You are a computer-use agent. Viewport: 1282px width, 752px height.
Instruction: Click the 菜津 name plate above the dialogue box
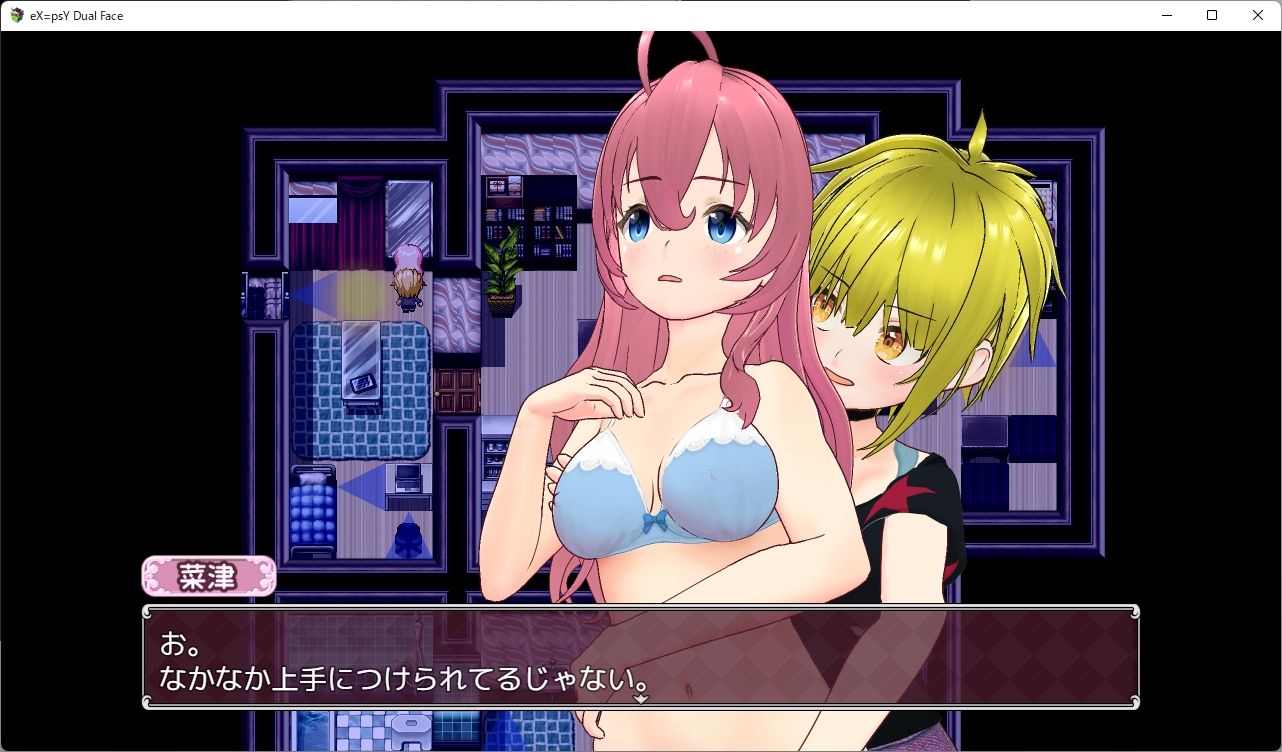pyautogui.click(x=208, y=577)
